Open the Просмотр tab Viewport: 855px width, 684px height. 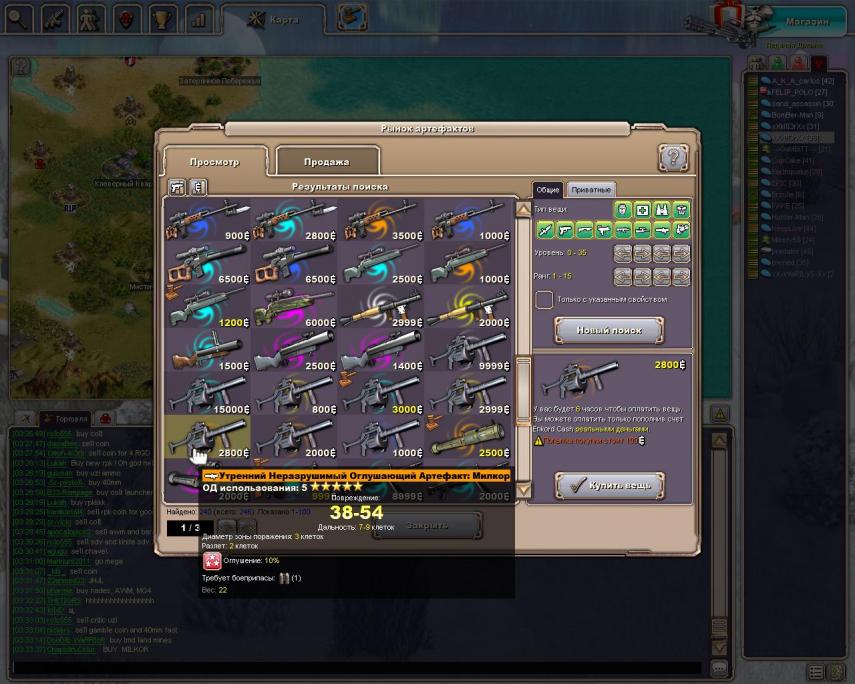(215, 161)
